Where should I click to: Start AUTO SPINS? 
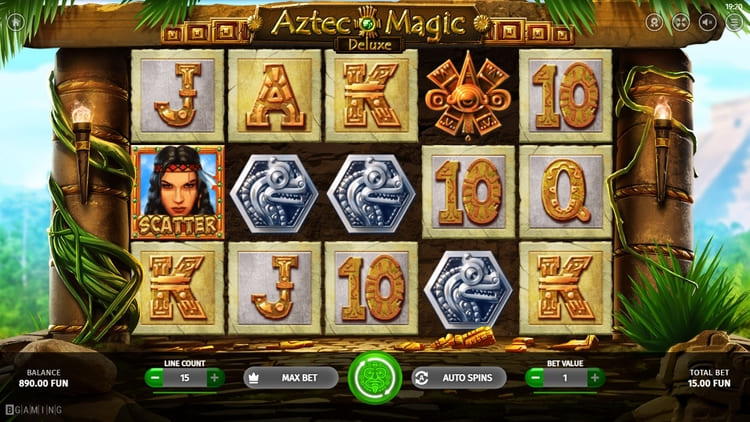point(459,378)
